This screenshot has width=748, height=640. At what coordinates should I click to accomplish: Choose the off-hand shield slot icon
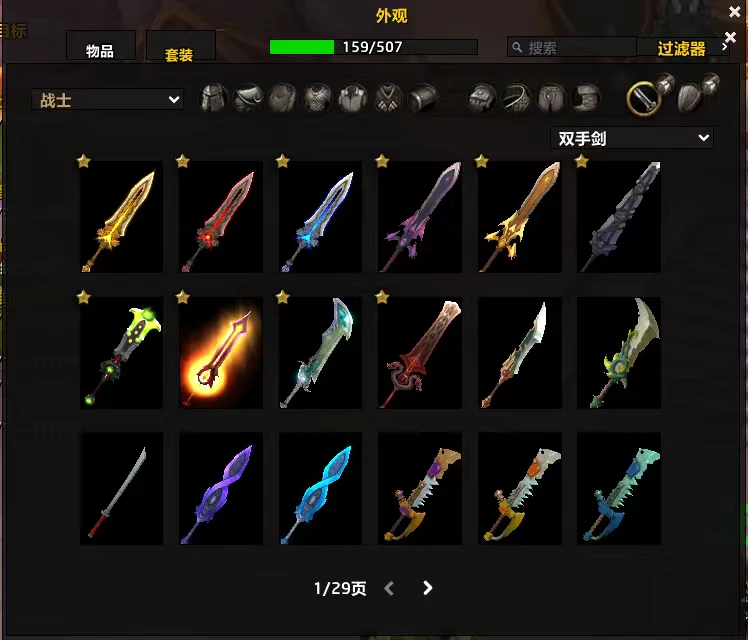692,97
